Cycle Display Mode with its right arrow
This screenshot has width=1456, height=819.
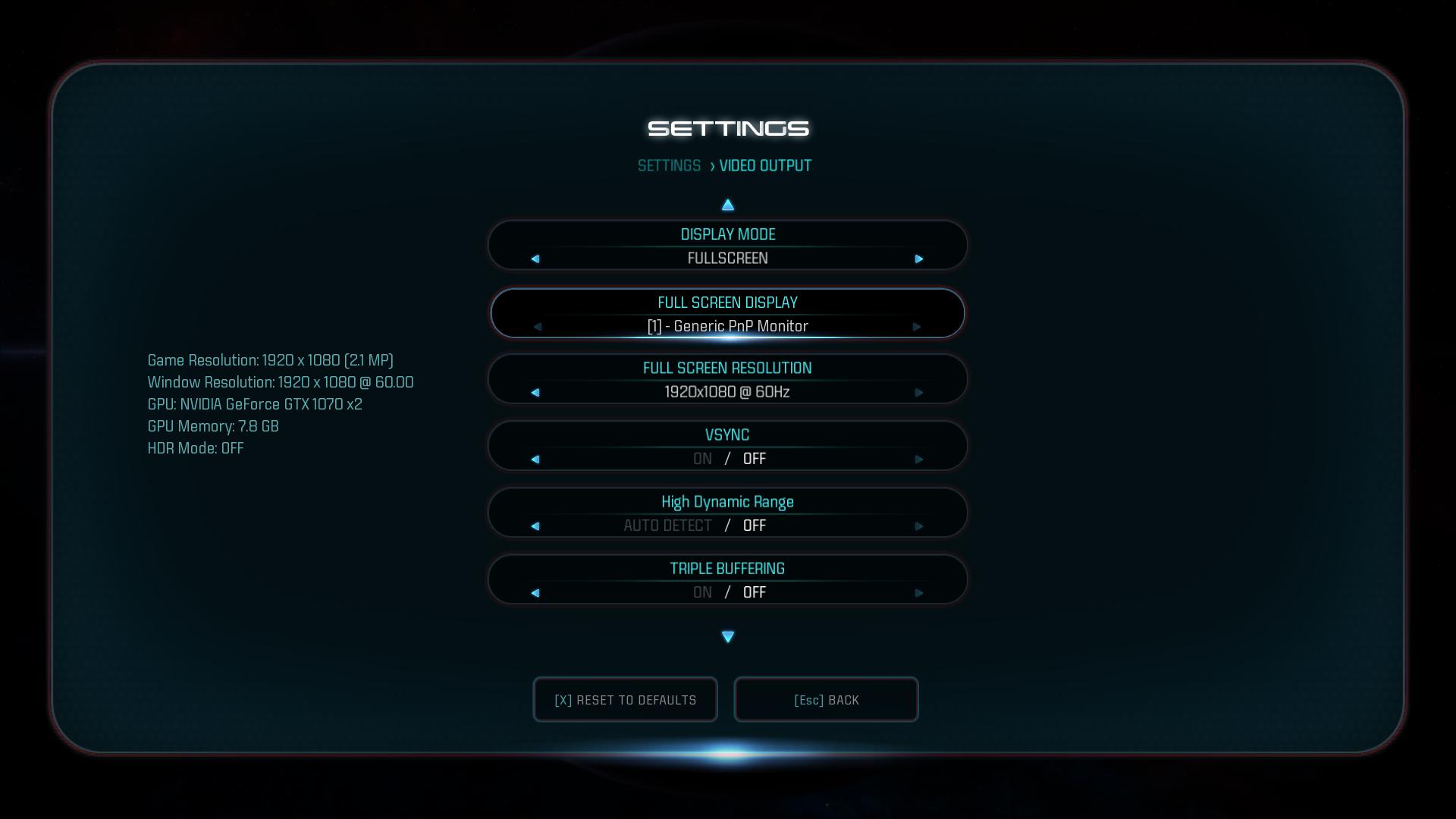pos(919,259)
